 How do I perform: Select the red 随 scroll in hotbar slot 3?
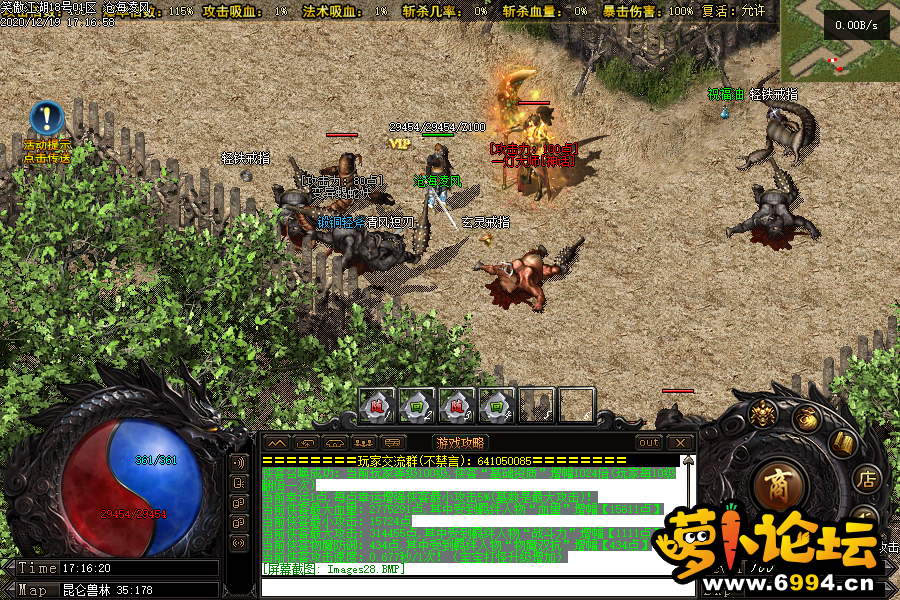[457, 405]
